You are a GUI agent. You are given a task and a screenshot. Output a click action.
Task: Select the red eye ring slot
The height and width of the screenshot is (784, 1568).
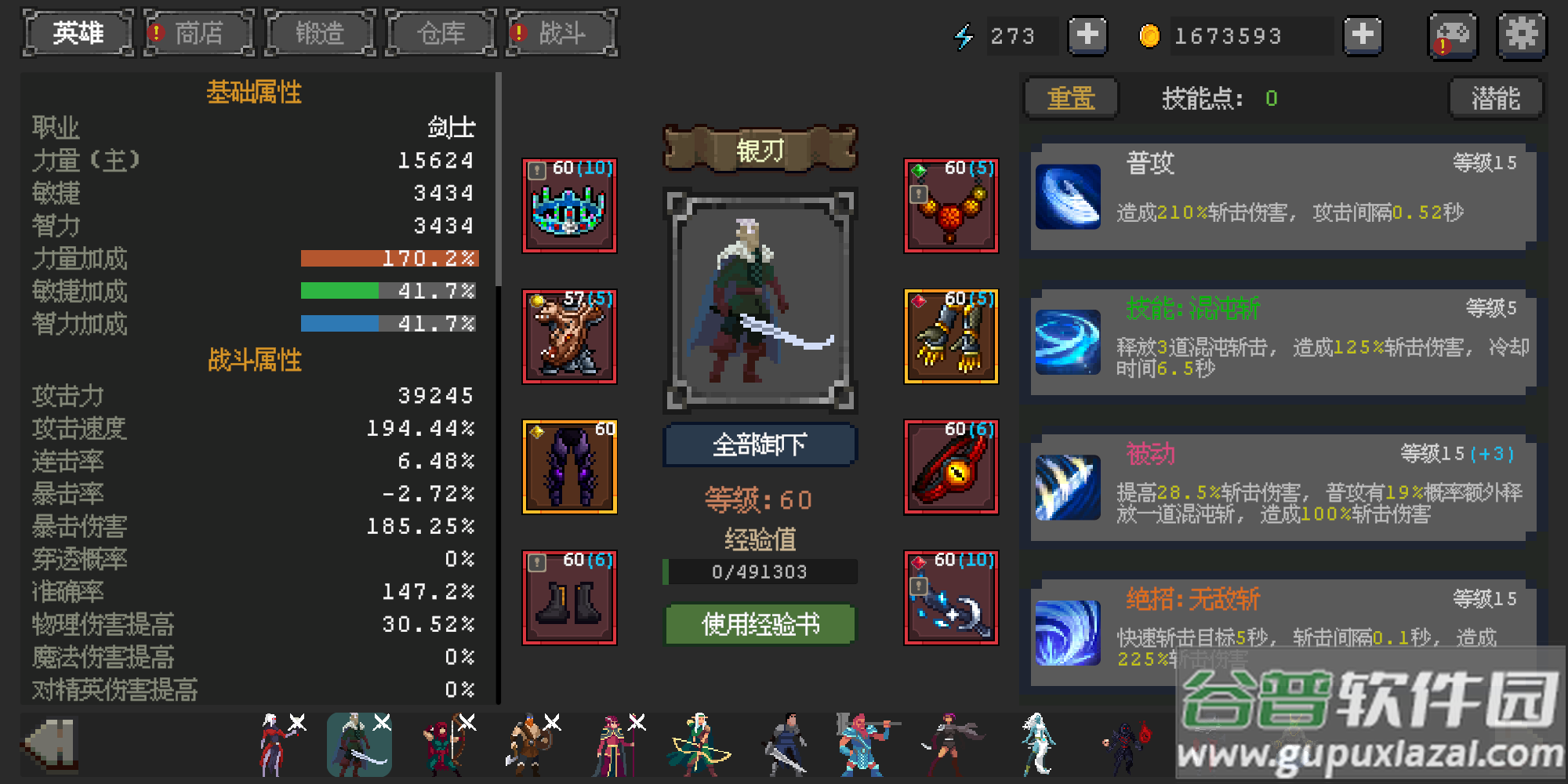(951, 468)
